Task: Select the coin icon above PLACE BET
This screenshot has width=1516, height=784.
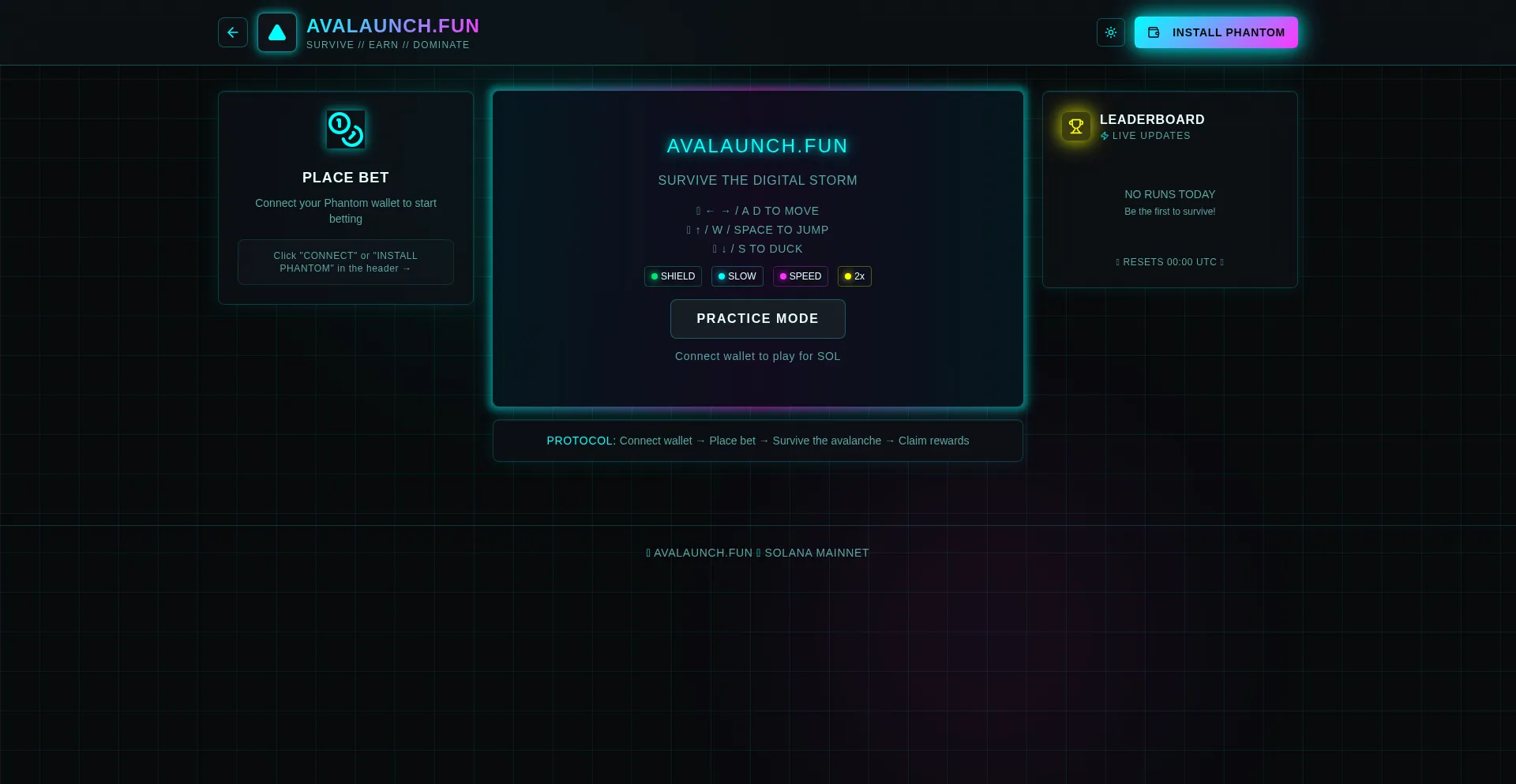Action: pyautogui.click(x=345, y=129)
